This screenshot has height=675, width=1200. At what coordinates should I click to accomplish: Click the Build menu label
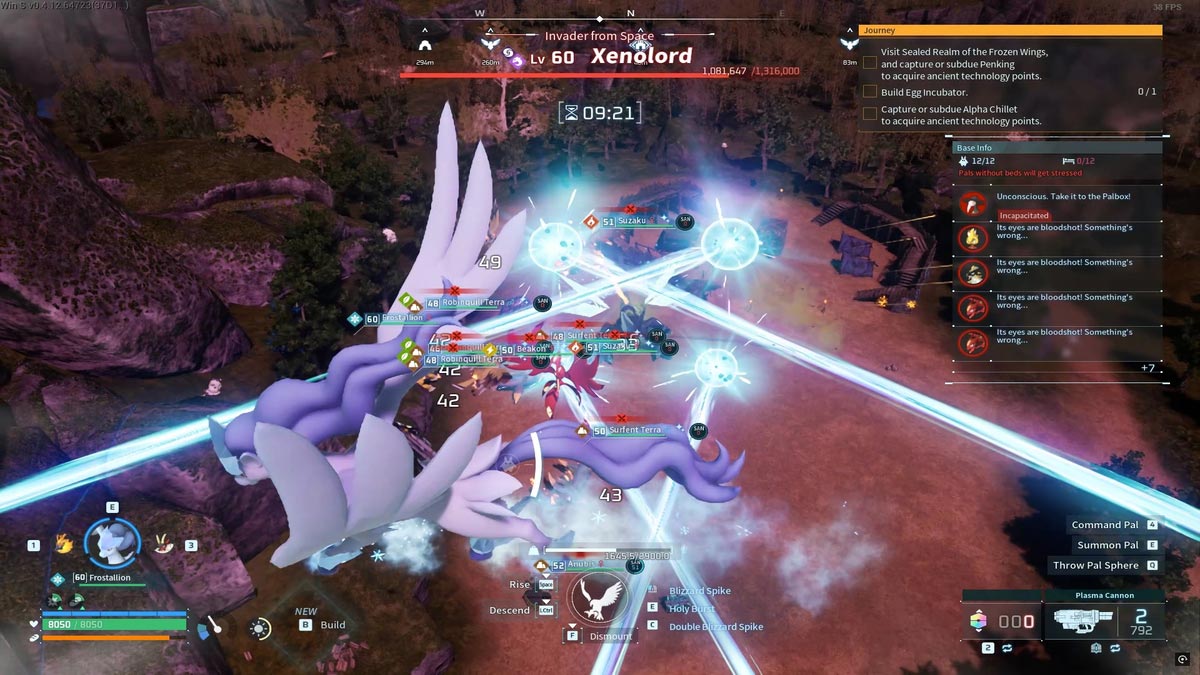coord(332,625)
